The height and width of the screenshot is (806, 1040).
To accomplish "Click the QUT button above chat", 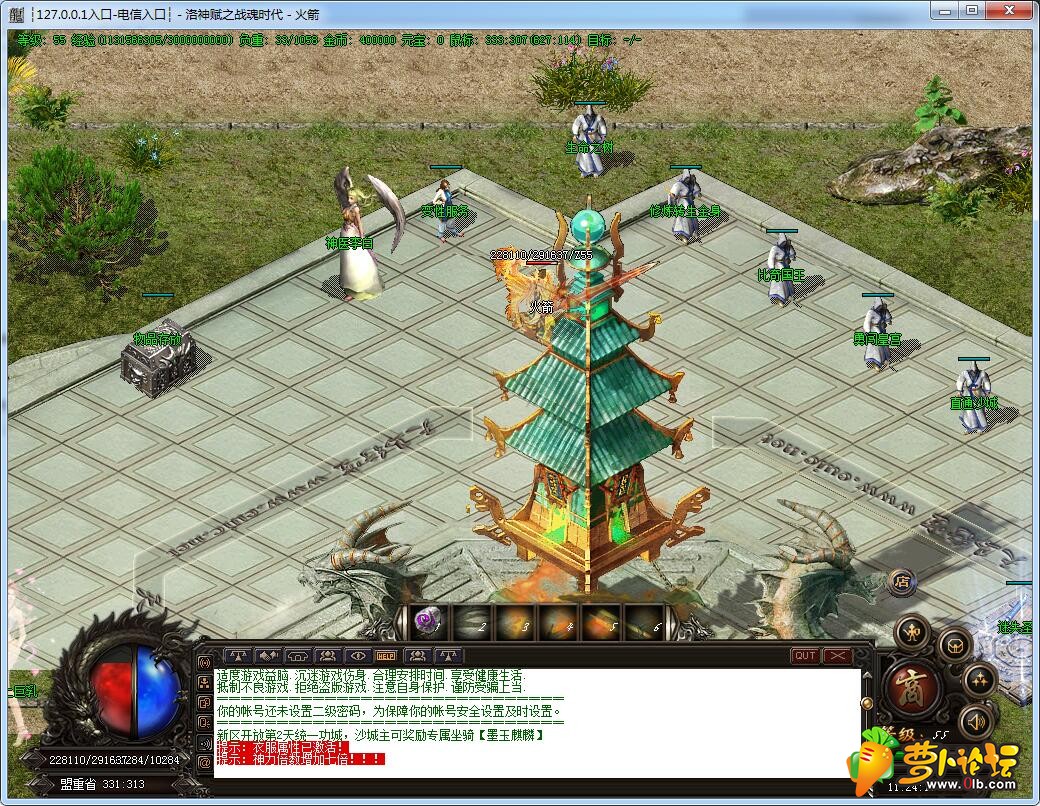I will click(805, 656).
